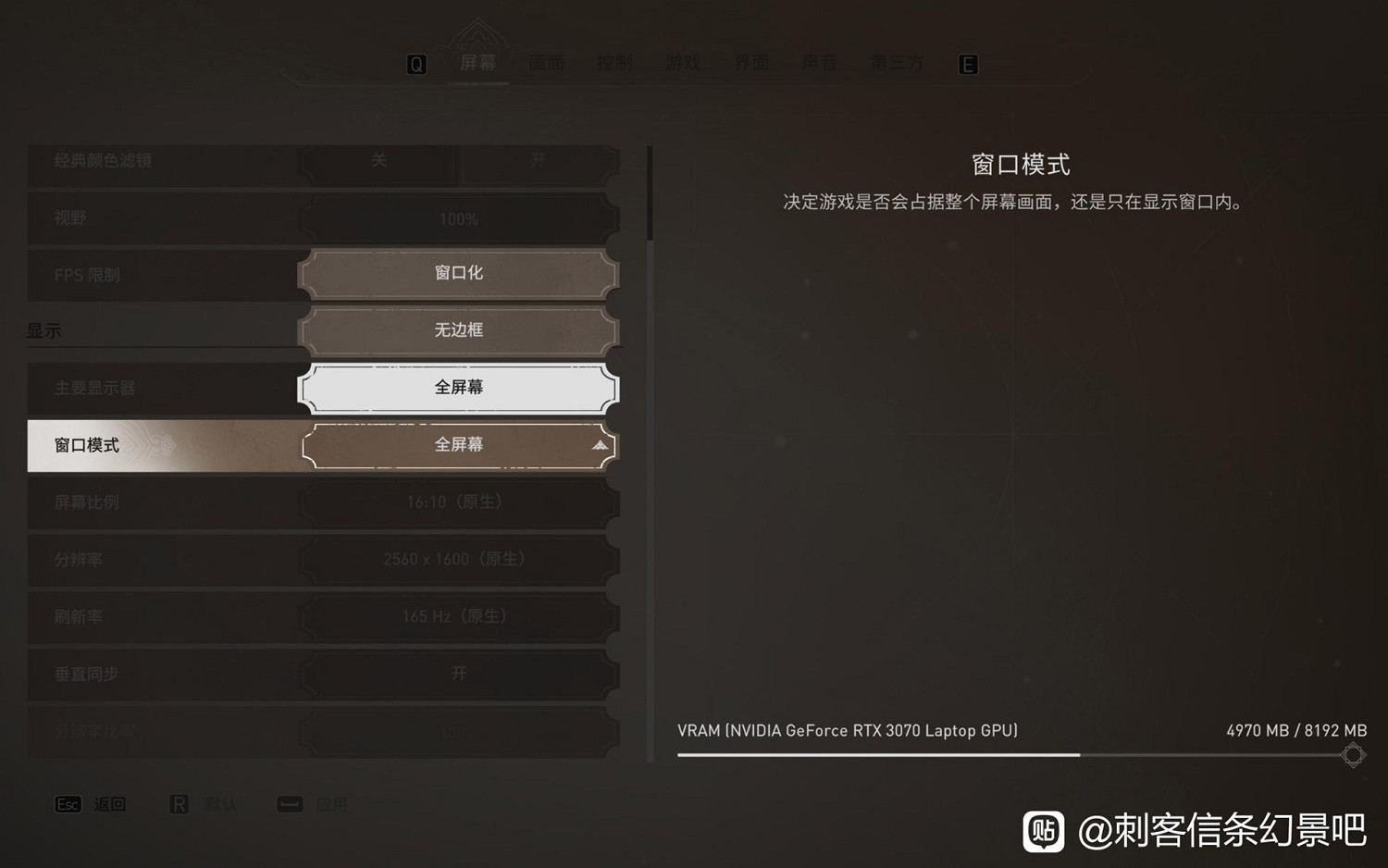Click the R key icon next to 默认

point(181,804)
